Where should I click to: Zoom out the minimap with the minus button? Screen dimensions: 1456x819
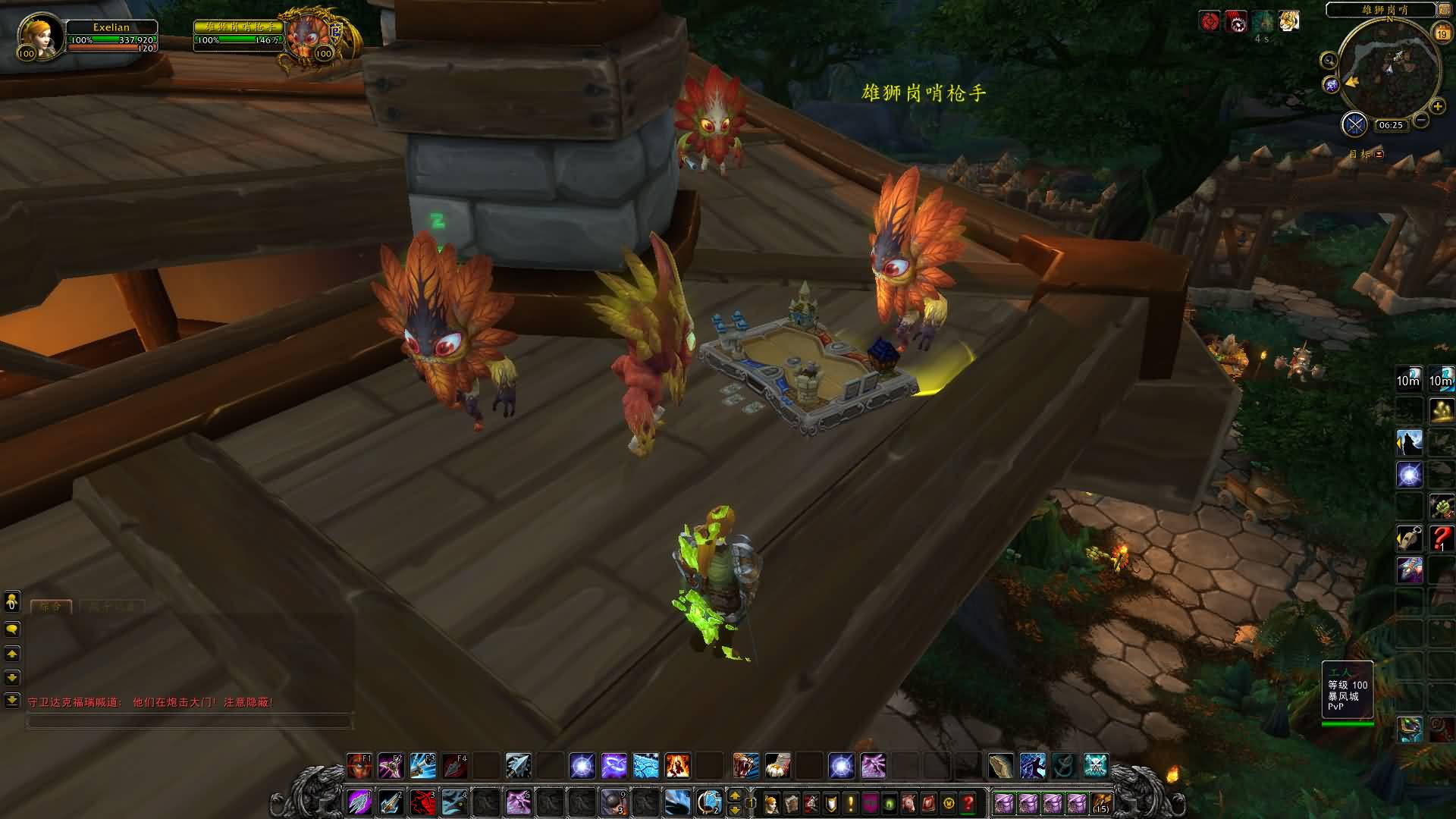pyautogui.click(x=1421, y=120)
